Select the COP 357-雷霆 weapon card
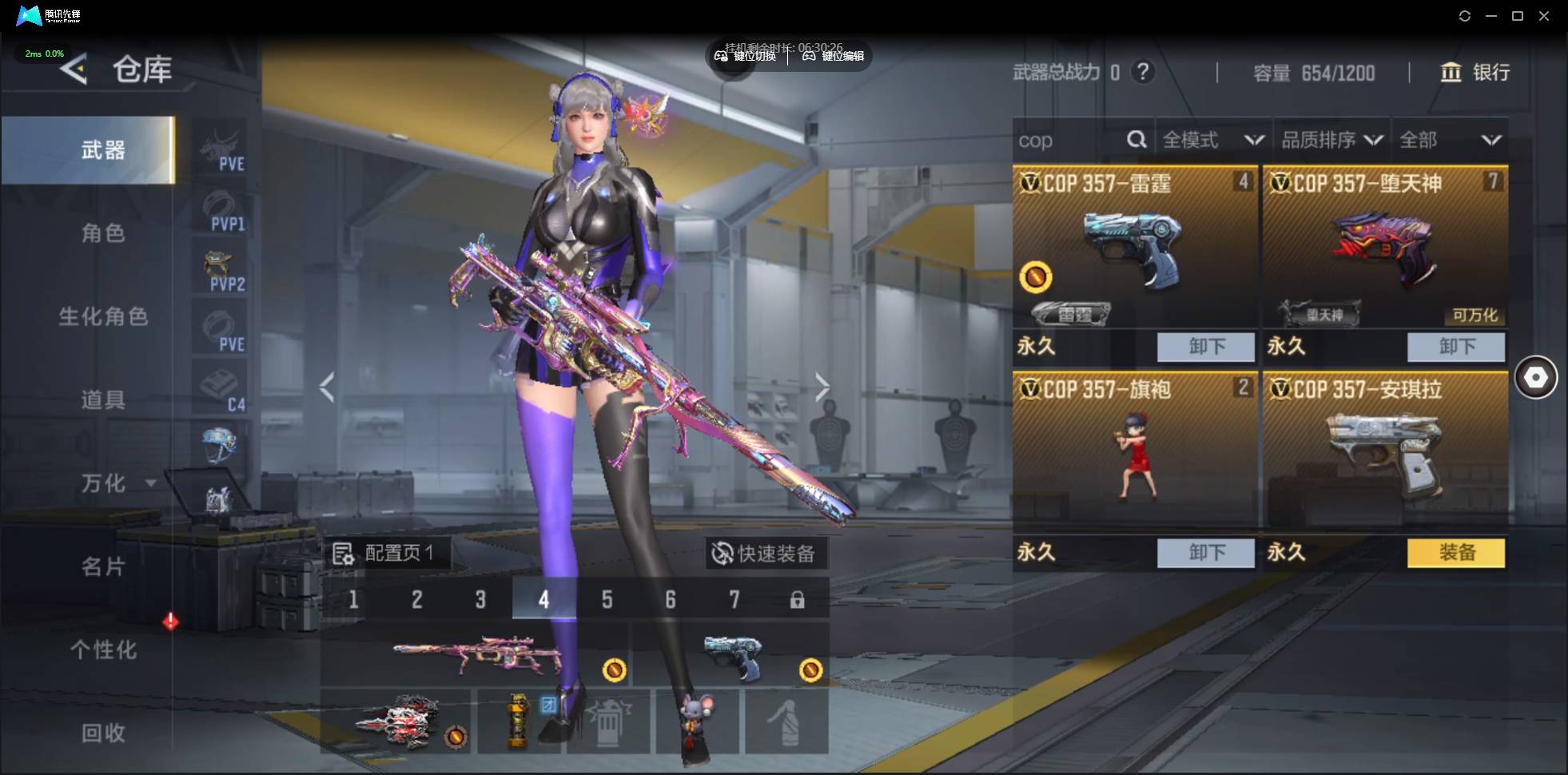Screen dimensions: 1568x775 tap(1134, 248)
